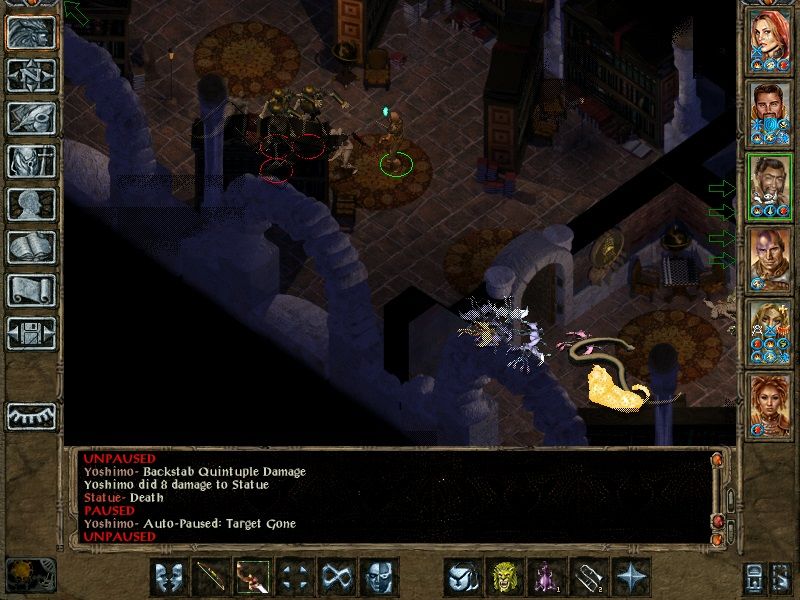The image size is (800, 600).
Task: Select the red-haired woman portrait
Action: (770, 41)
